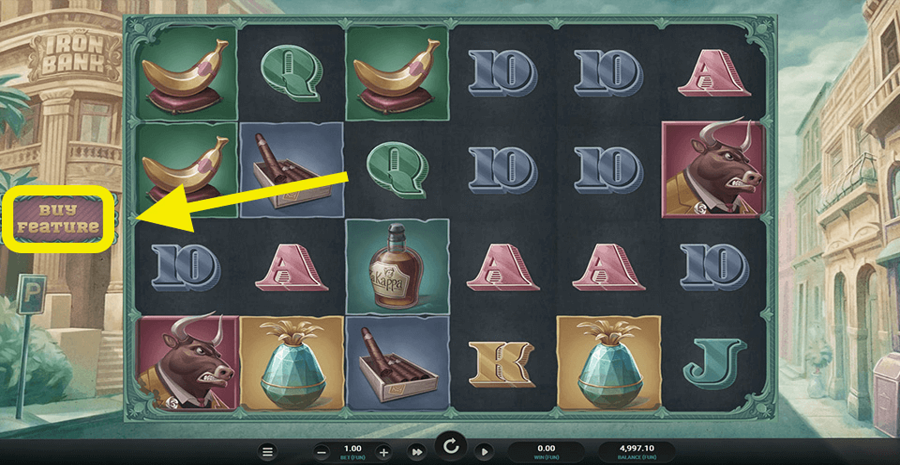Image resolution: width=900 pixels, height=465 pixels.
Task: Spin the reels with the circular arrow
Action: click(x=451, y=446)
